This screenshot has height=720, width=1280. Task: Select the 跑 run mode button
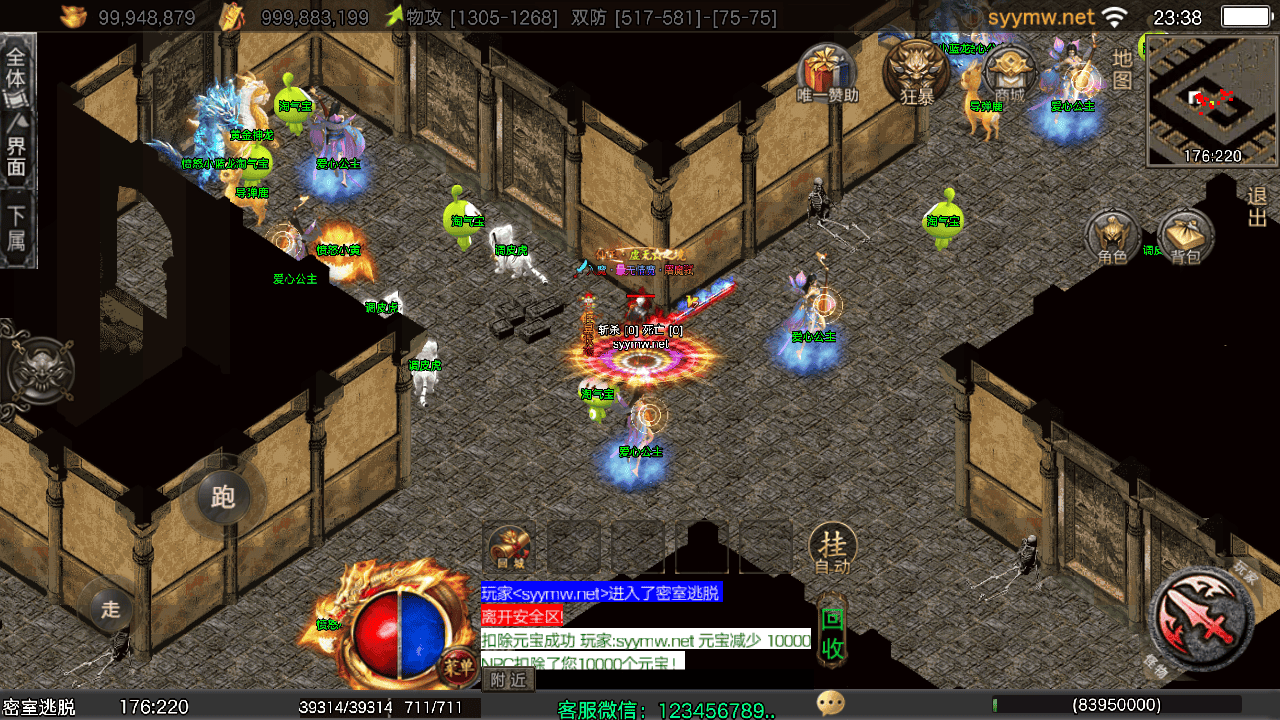pyautogui.click(x=222, y=496)
